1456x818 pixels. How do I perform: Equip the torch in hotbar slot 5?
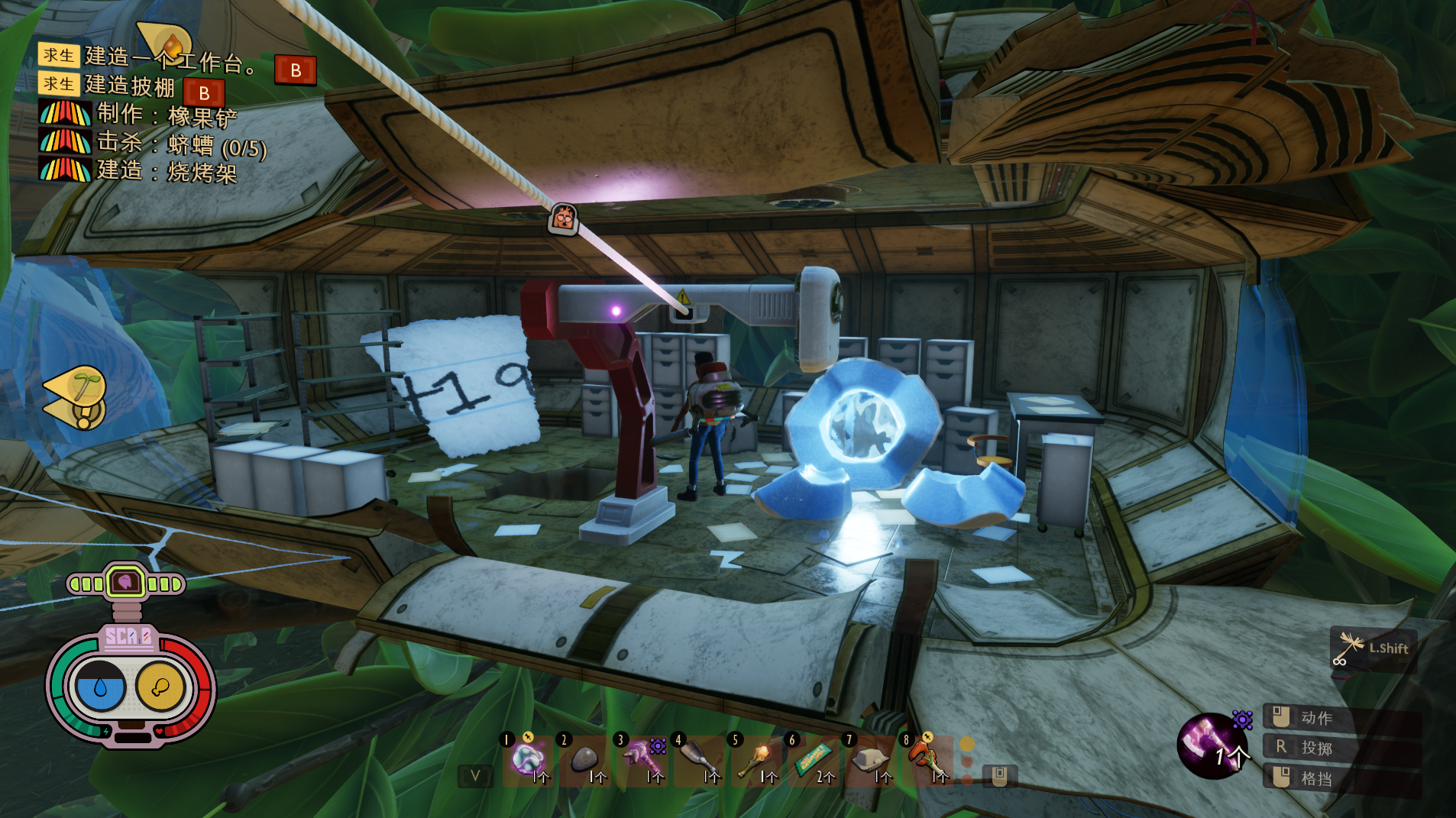coord(754,759)
